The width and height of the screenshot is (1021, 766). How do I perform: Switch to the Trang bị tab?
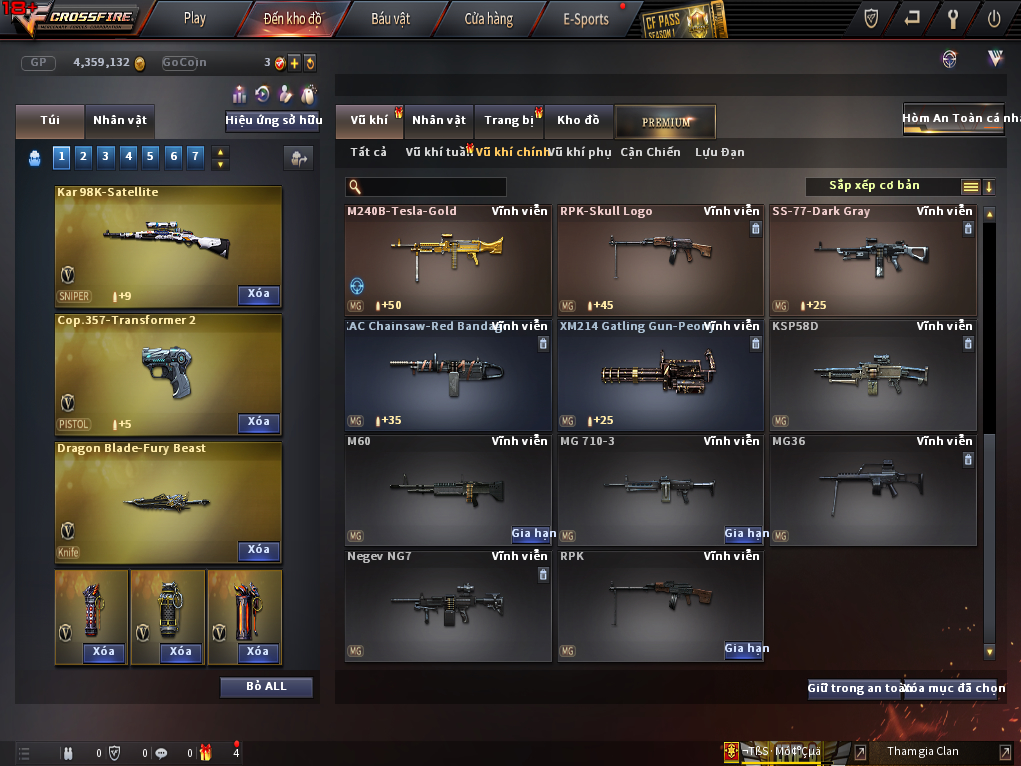click(509, 120)
